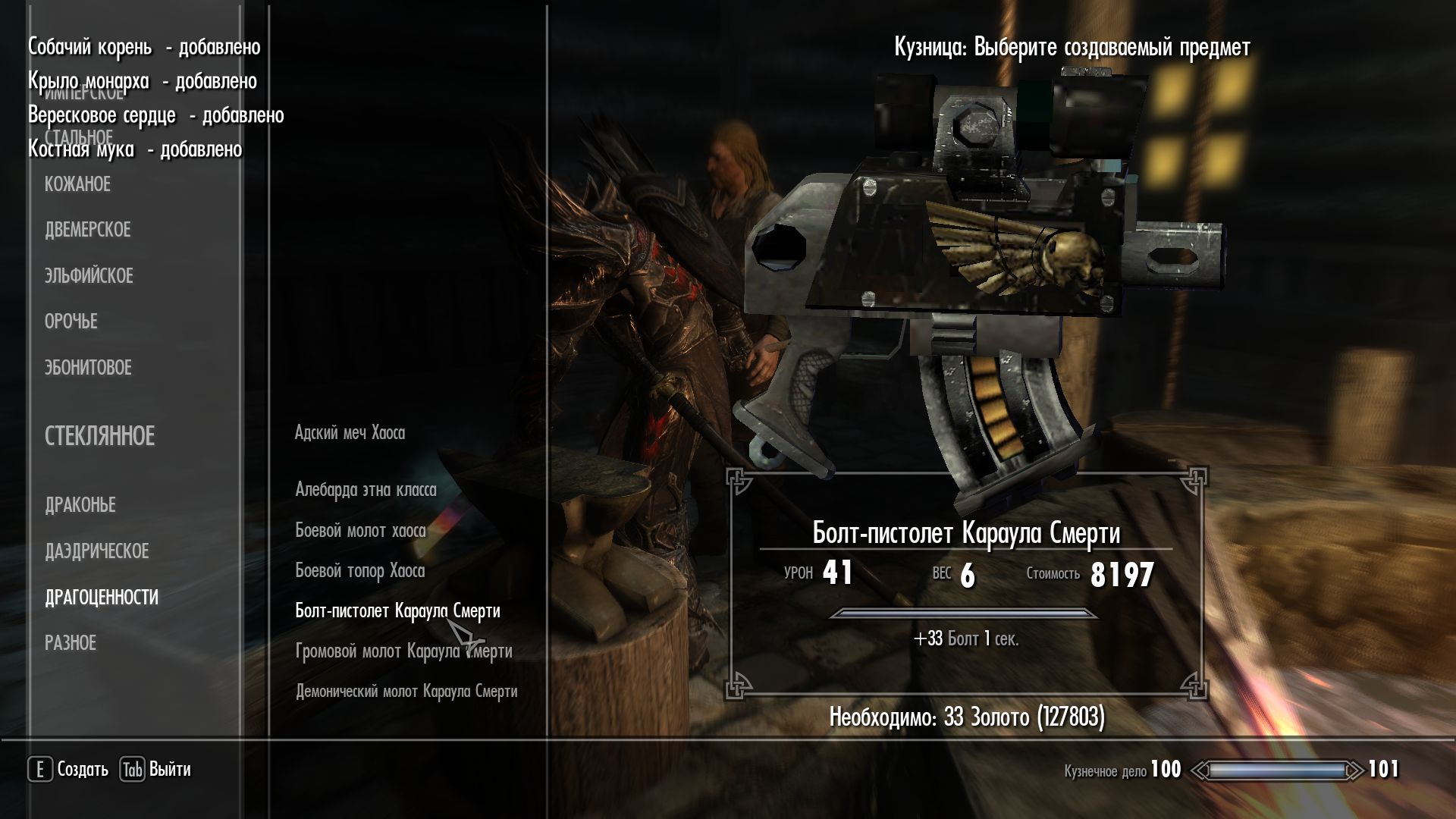This screenshot has width=1456, height=819.
Task: Select Болт-пистолет Караула Смерти entry
Action: [x=397, y=611]
